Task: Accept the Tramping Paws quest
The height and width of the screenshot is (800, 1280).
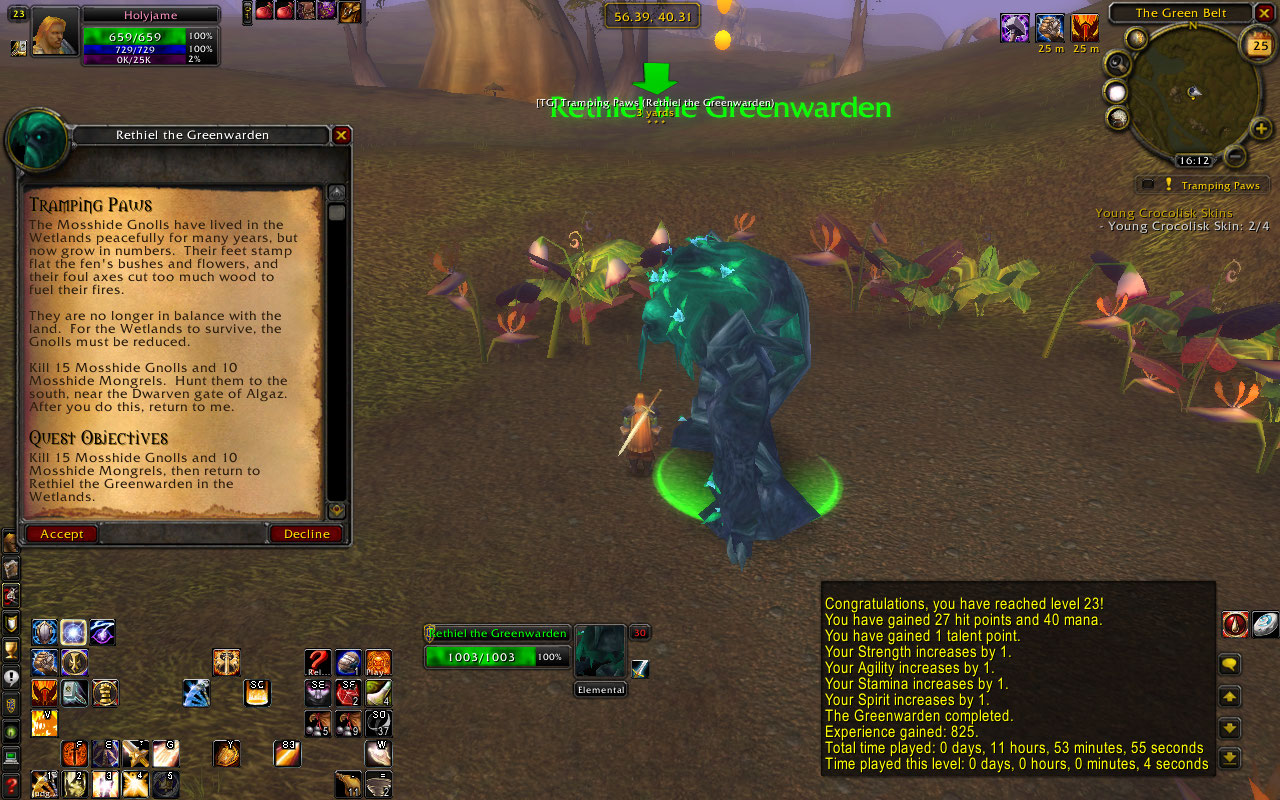Action: [x=61, y=533]
